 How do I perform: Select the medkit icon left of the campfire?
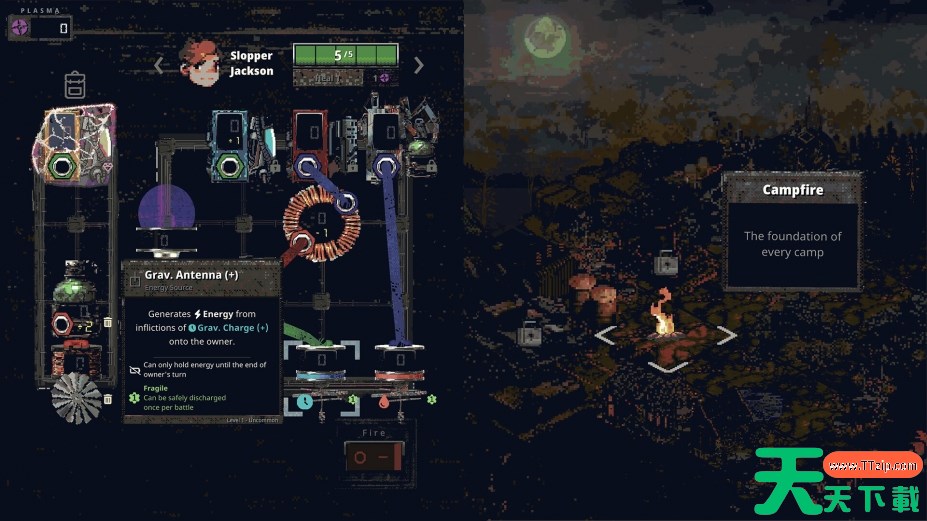pos(529,334)
